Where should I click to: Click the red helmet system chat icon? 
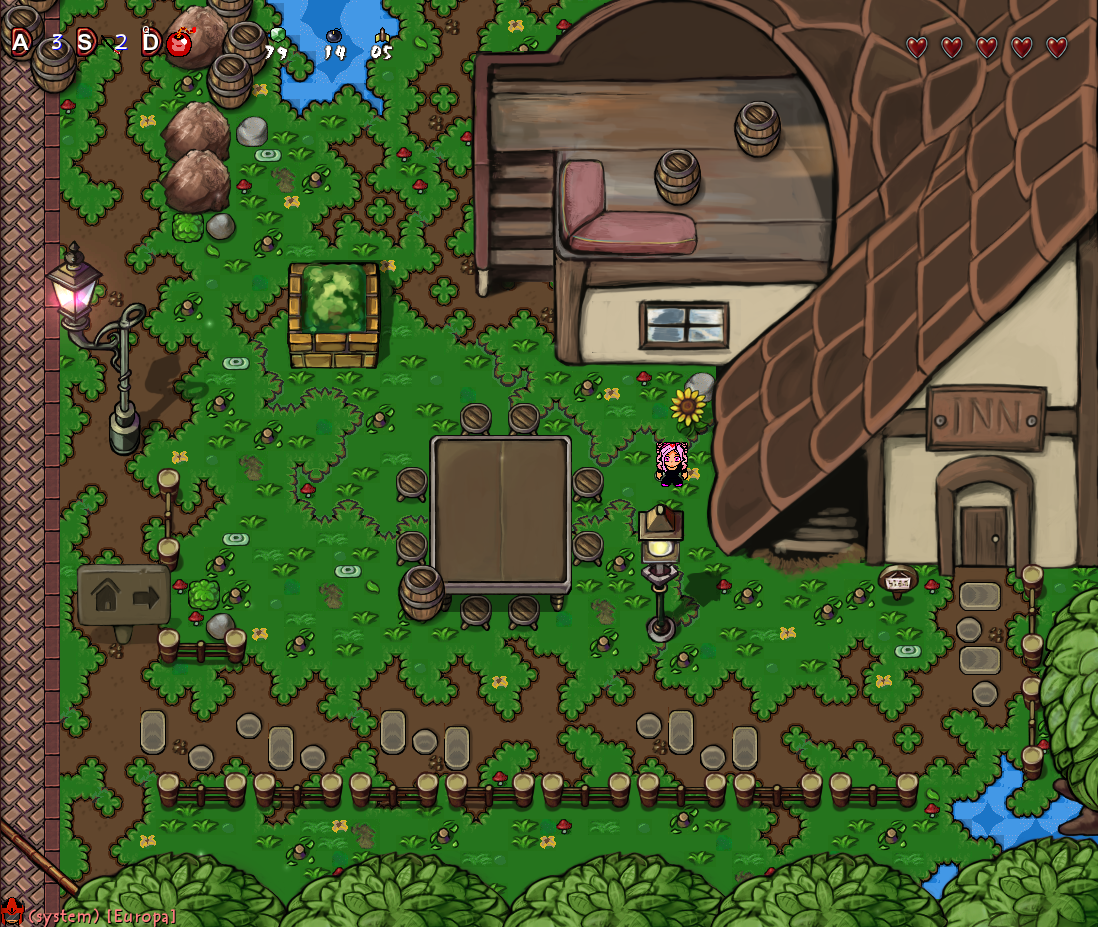(x=12, y=912)
